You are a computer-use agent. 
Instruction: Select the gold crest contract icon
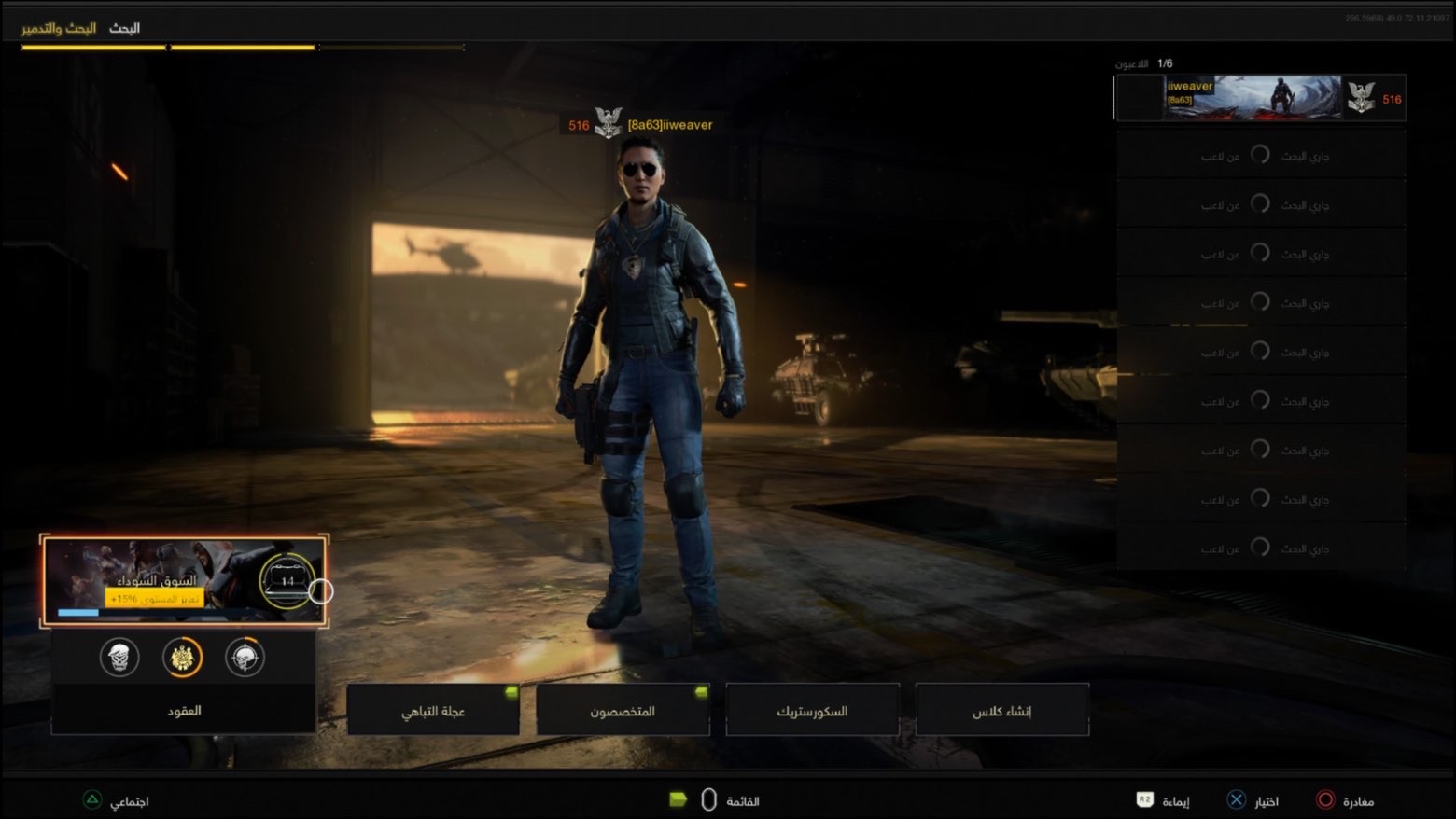(x=182, y=658)
